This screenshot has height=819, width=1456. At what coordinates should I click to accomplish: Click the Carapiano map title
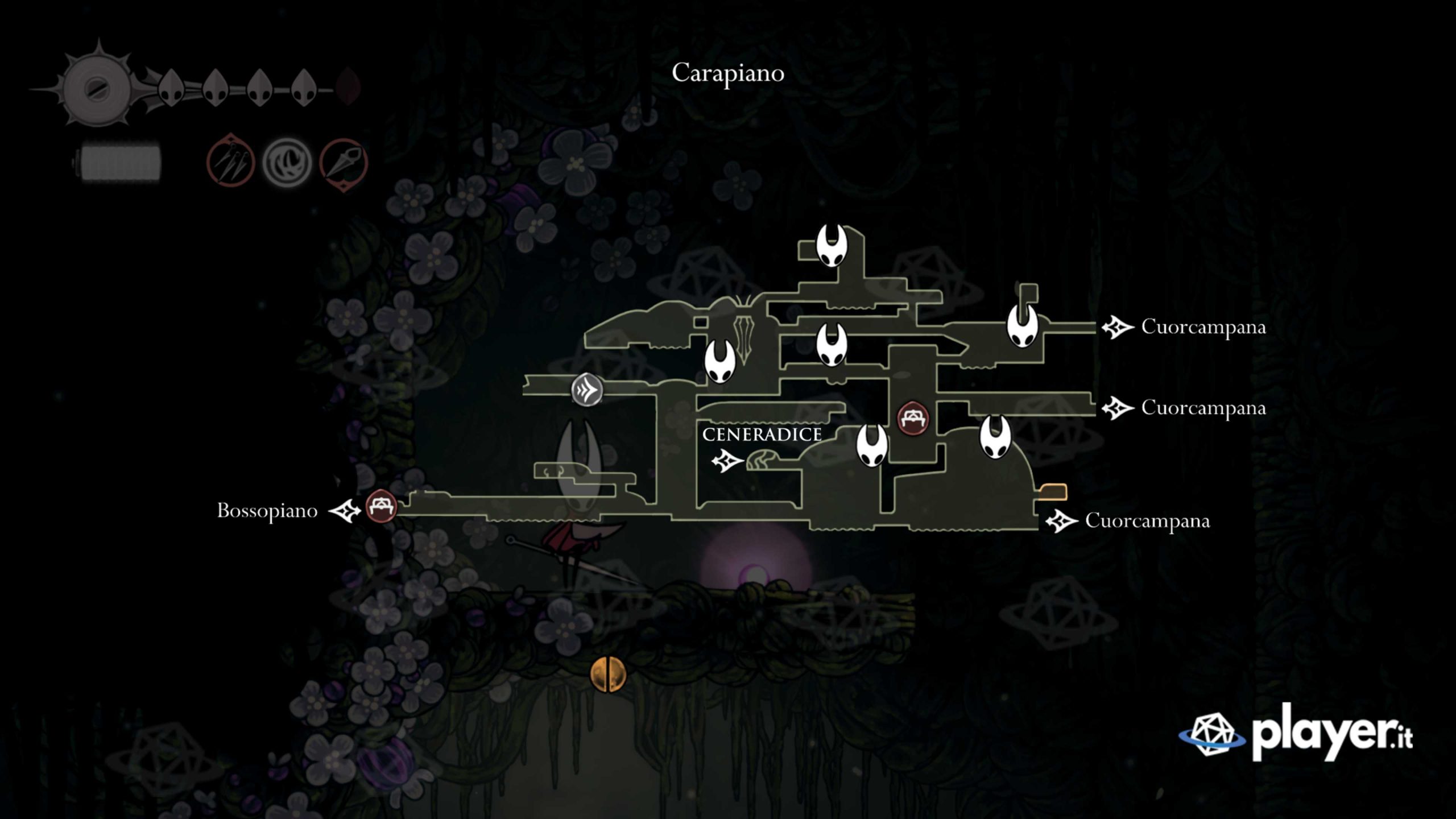point(728,73)
